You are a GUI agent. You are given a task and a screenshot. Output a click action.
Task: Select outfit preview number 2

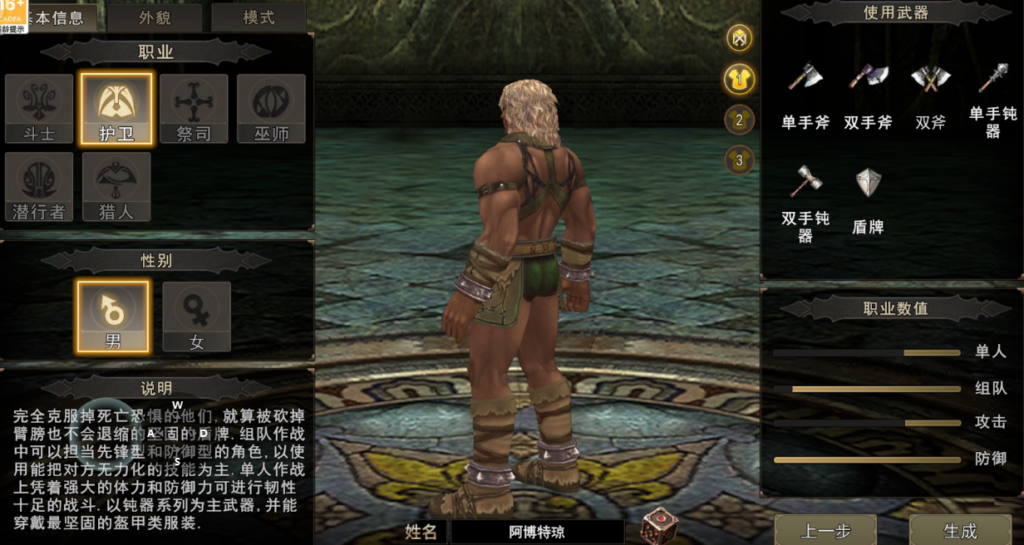tap(740, 120)
